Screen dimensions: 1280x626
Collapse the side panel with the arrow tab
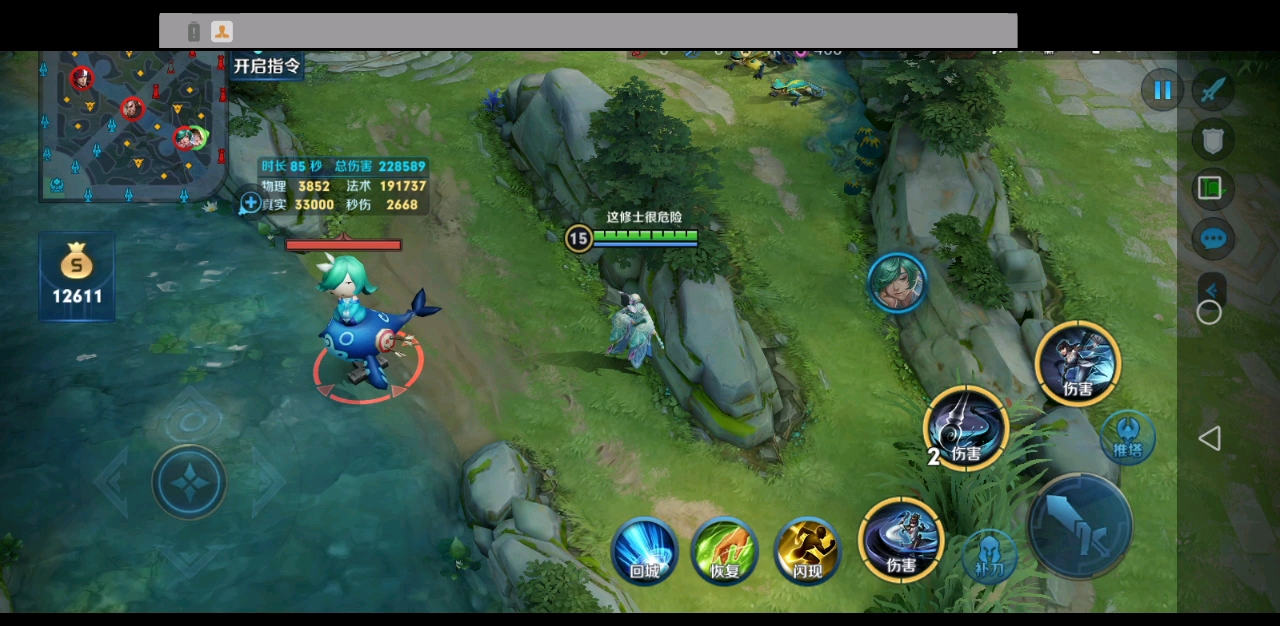click(1212, 289)
